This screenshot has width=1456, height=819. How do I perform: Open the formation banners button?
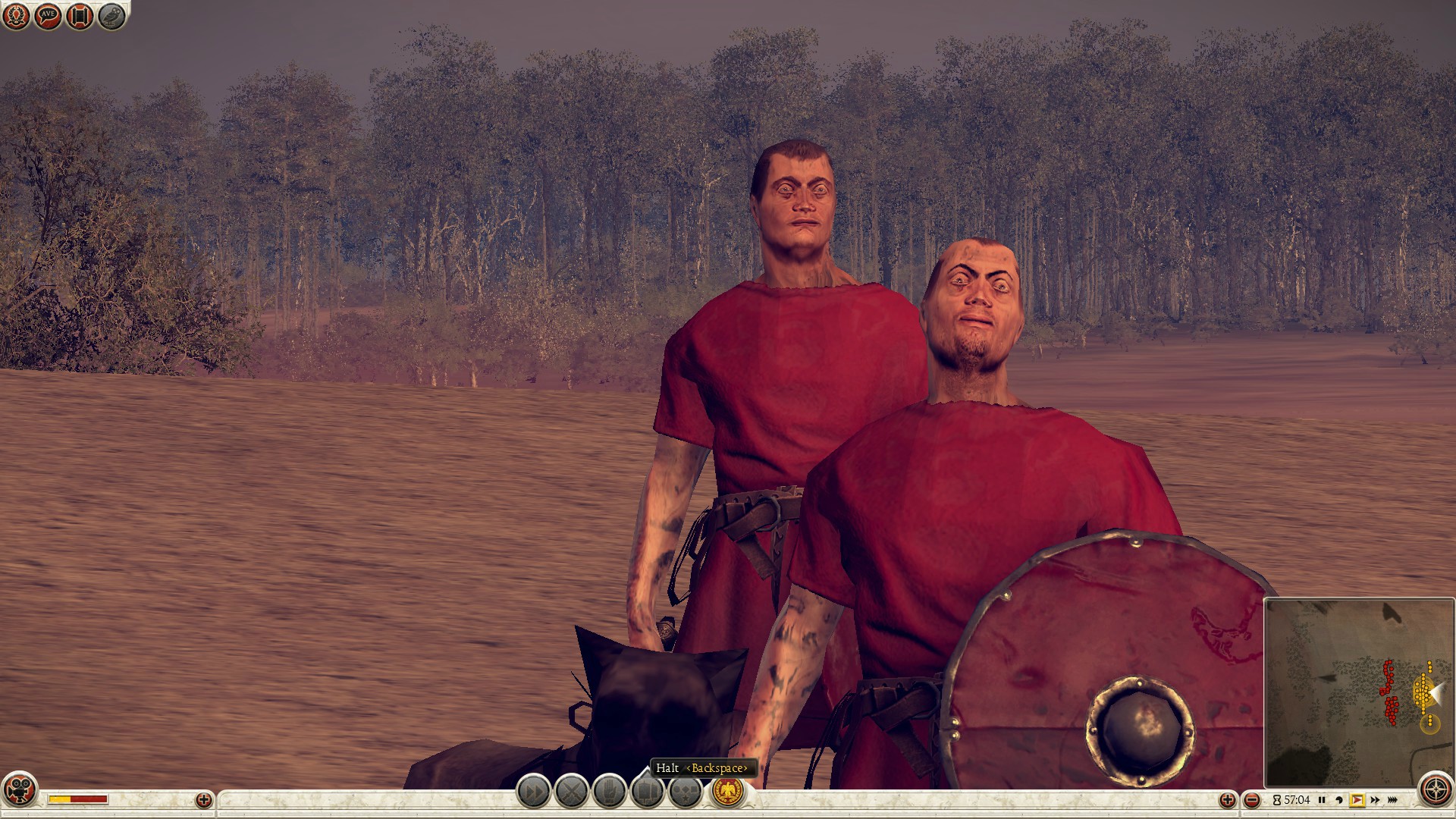click(x=647, y=792)
